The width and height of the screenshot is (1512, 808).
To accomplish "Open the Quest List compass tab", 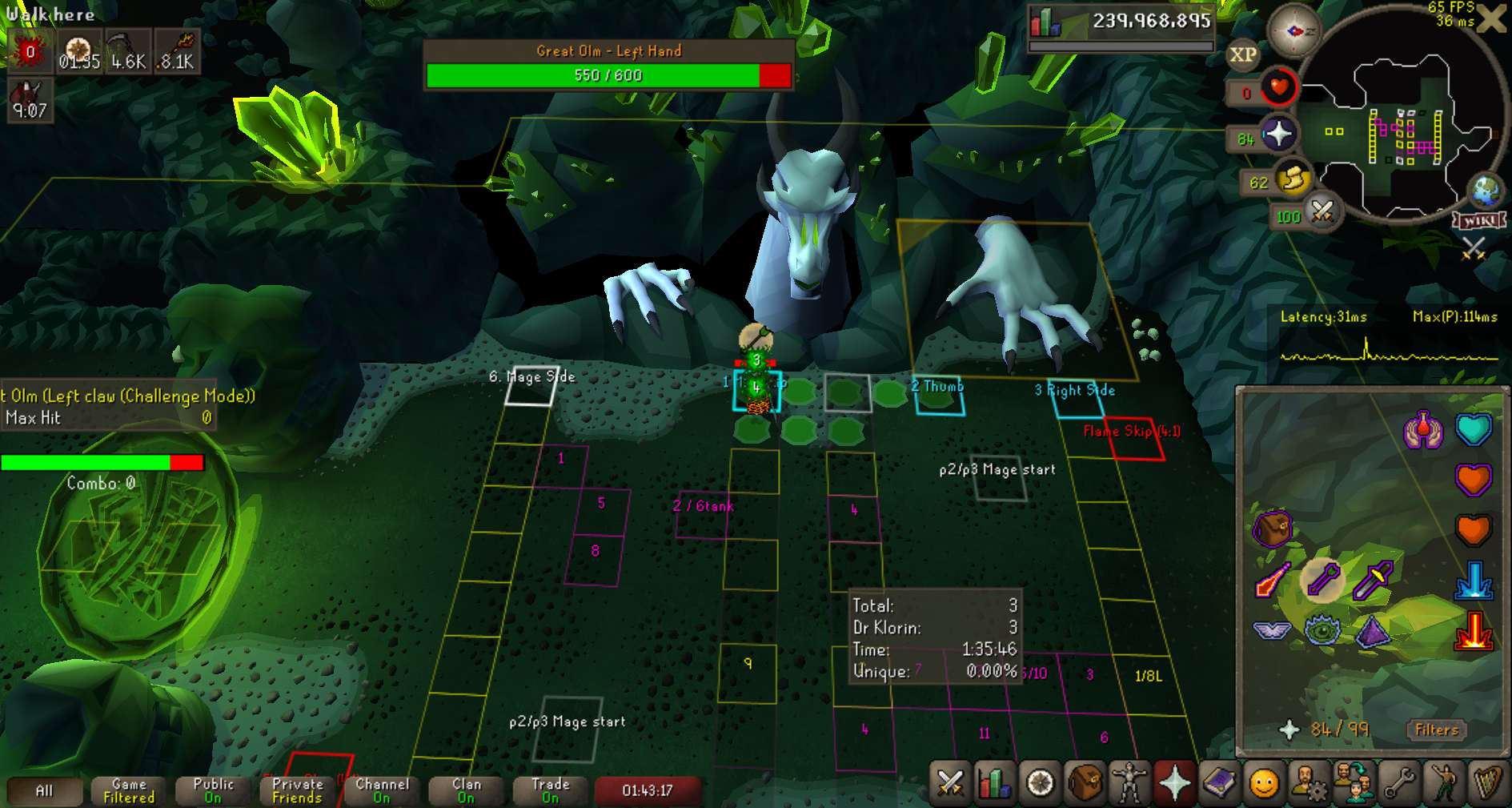I will [1040, 782].
